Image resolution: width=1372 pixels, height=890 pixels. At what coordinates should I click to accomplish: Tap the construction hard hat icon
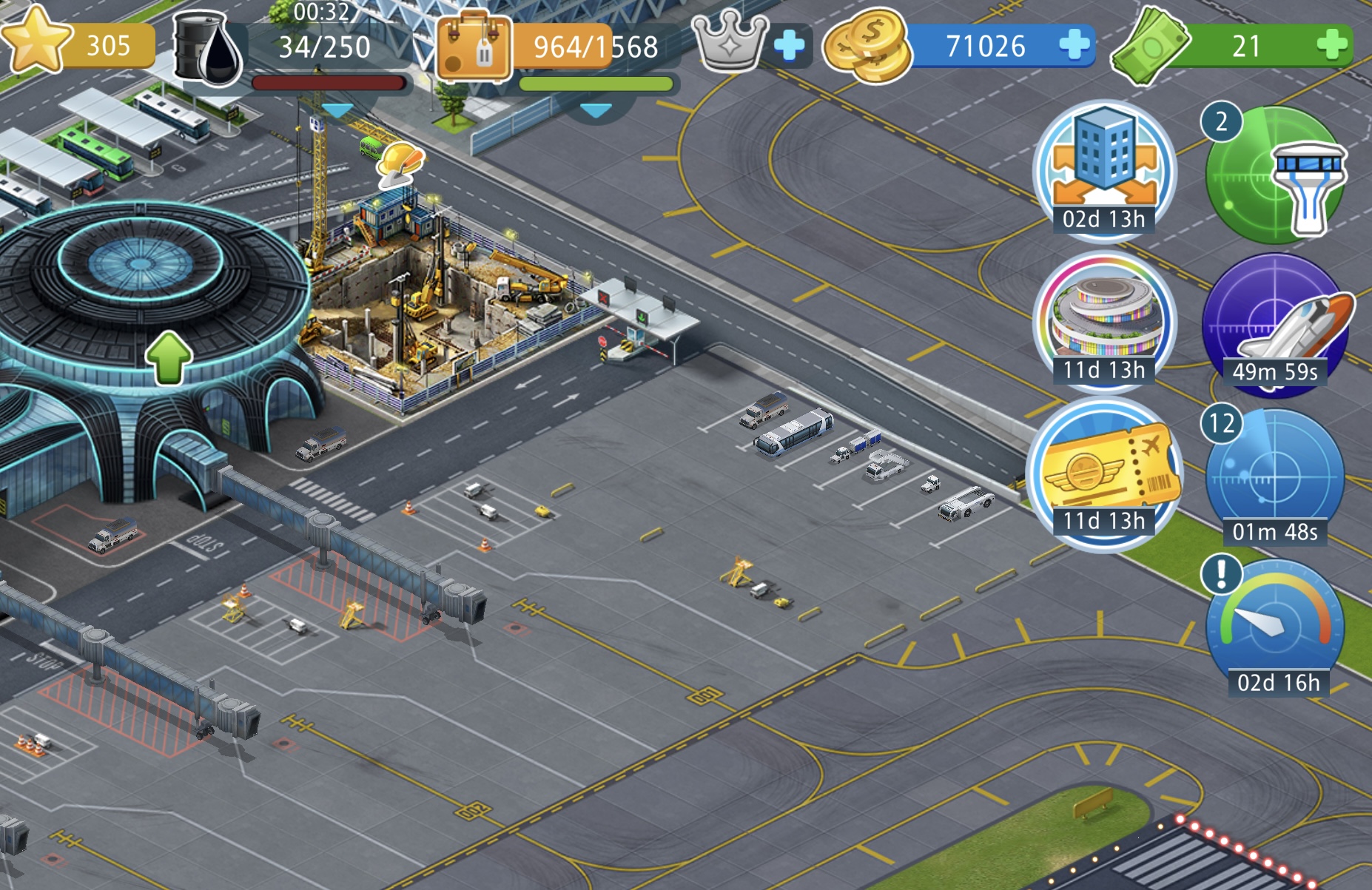400,163
